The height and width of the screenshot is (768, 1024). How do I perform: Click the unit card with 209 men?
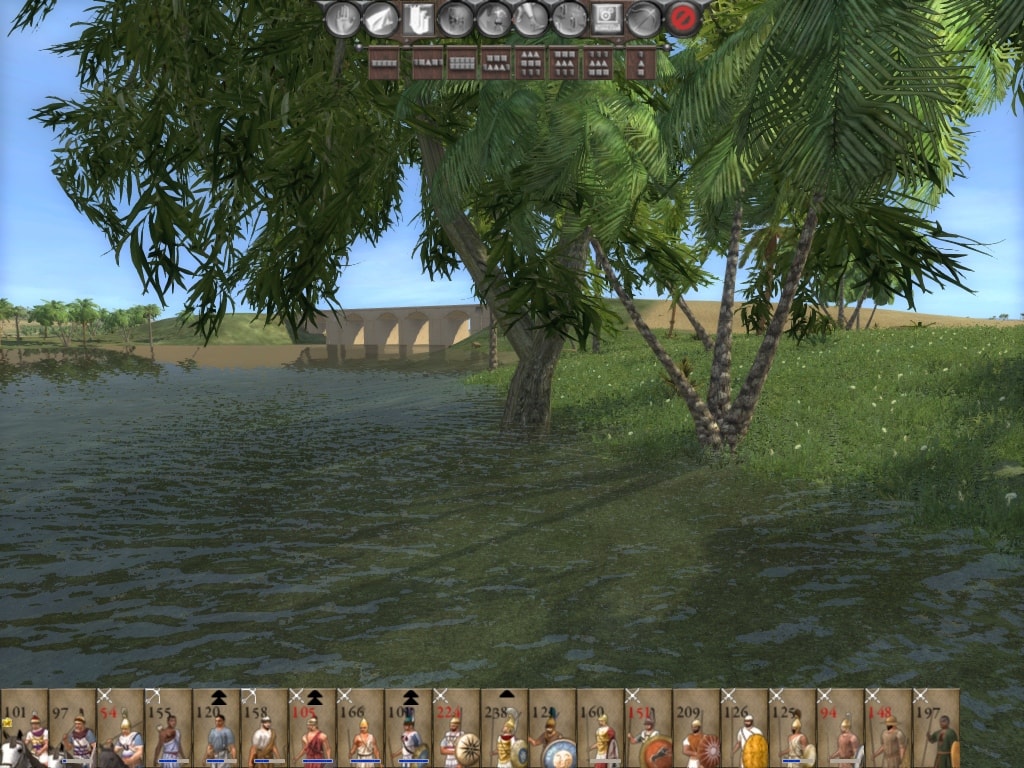coord(696,729)
